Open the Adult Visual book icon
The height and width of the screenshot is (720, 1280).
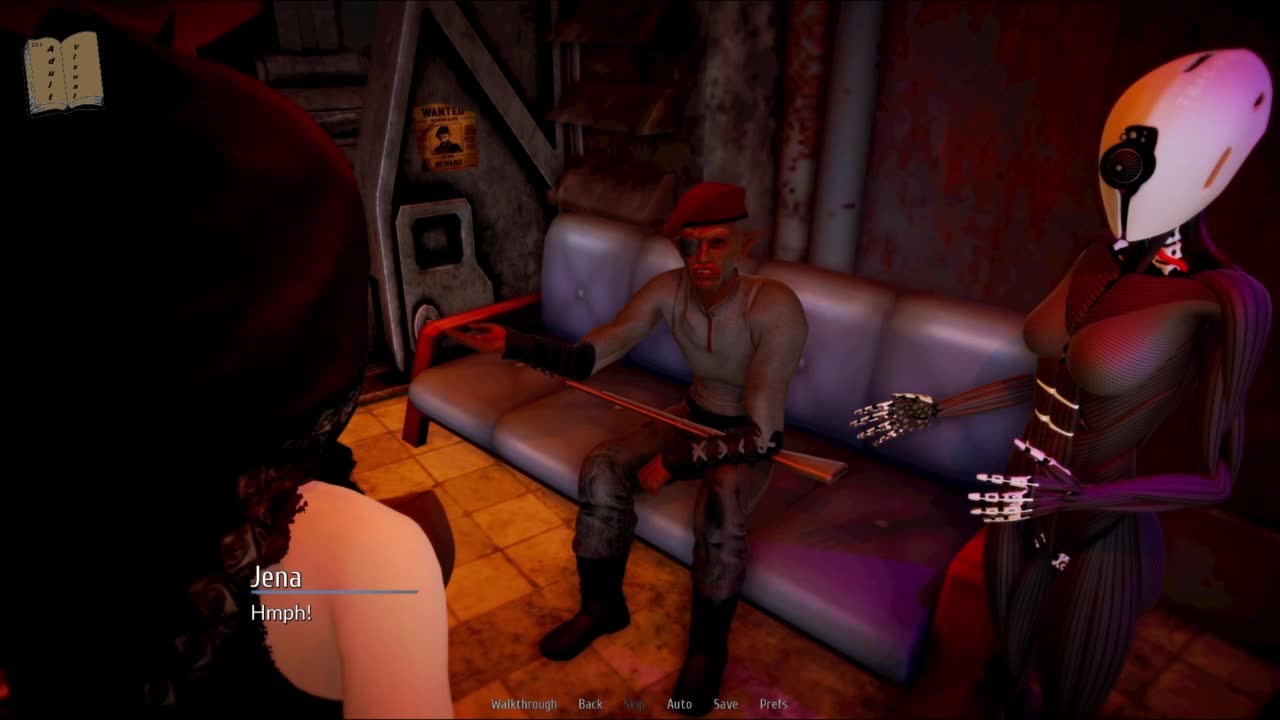click(x=63, y=72)
